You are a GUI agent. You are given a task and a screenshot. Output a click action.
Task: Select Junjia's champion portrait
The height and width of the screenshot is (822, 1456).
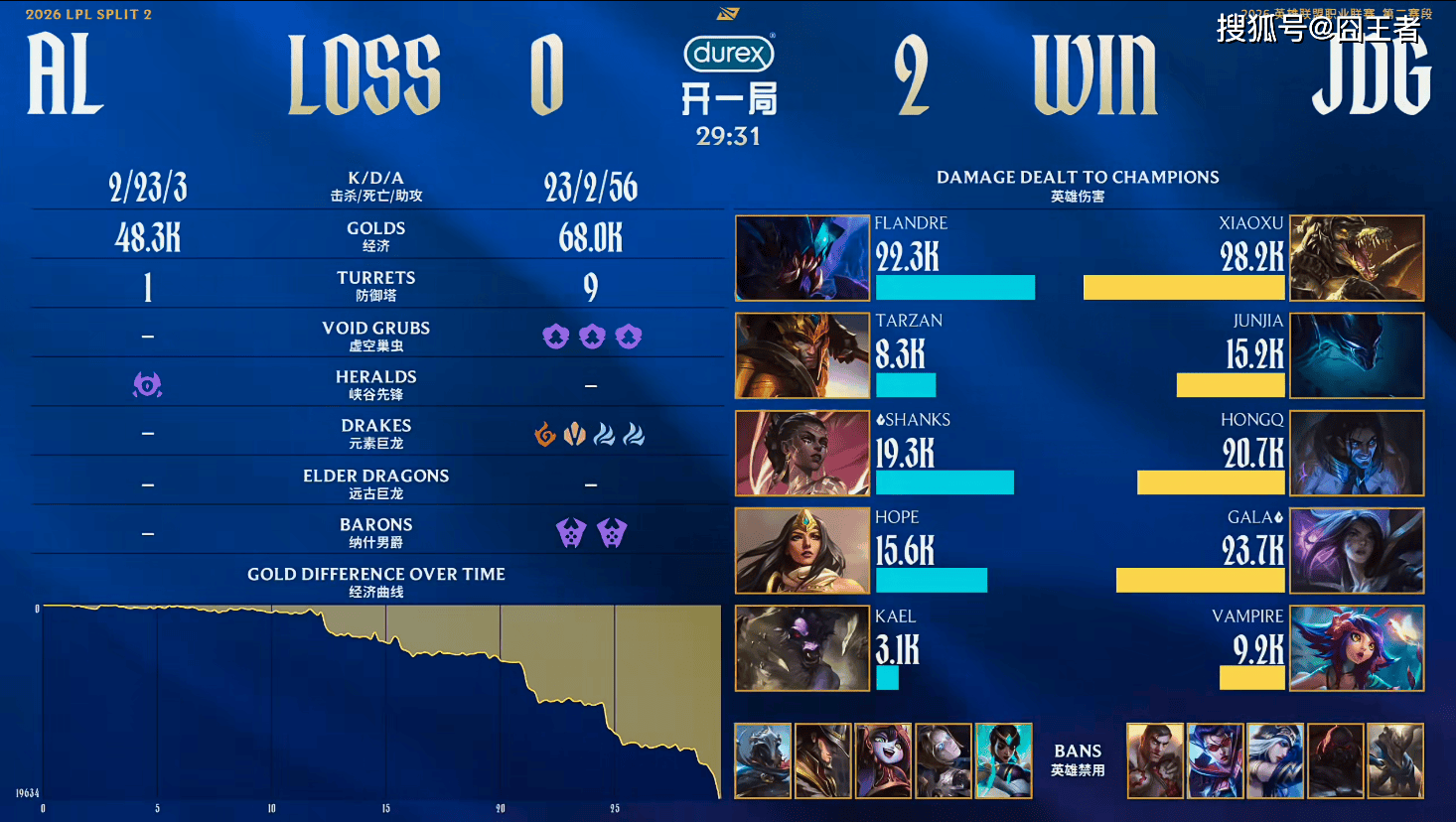pos(1357,355)
